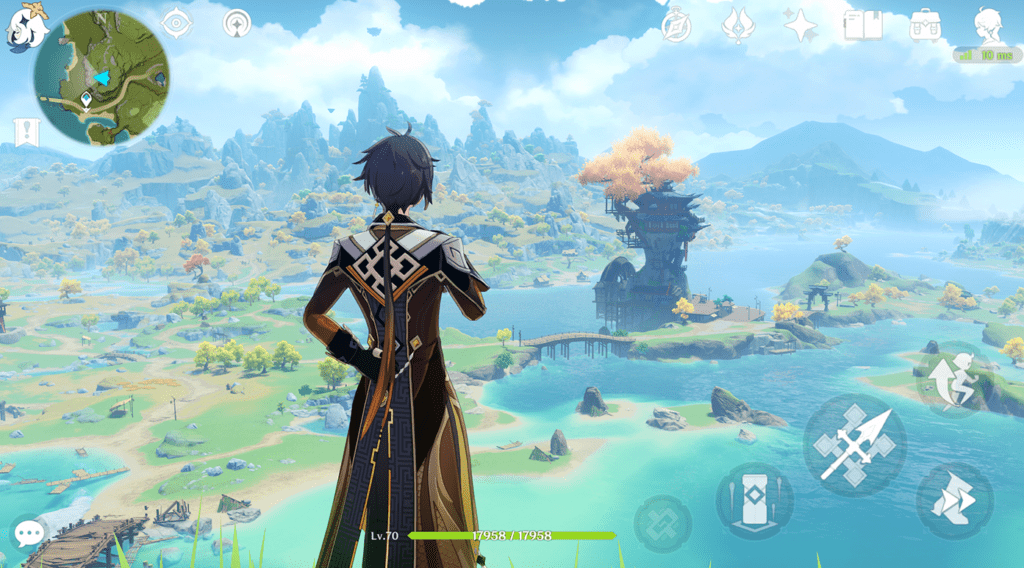This screenshot has height=568, width=1024.
Task: Open the compass events icon
Action: click(x=677, y=25)
